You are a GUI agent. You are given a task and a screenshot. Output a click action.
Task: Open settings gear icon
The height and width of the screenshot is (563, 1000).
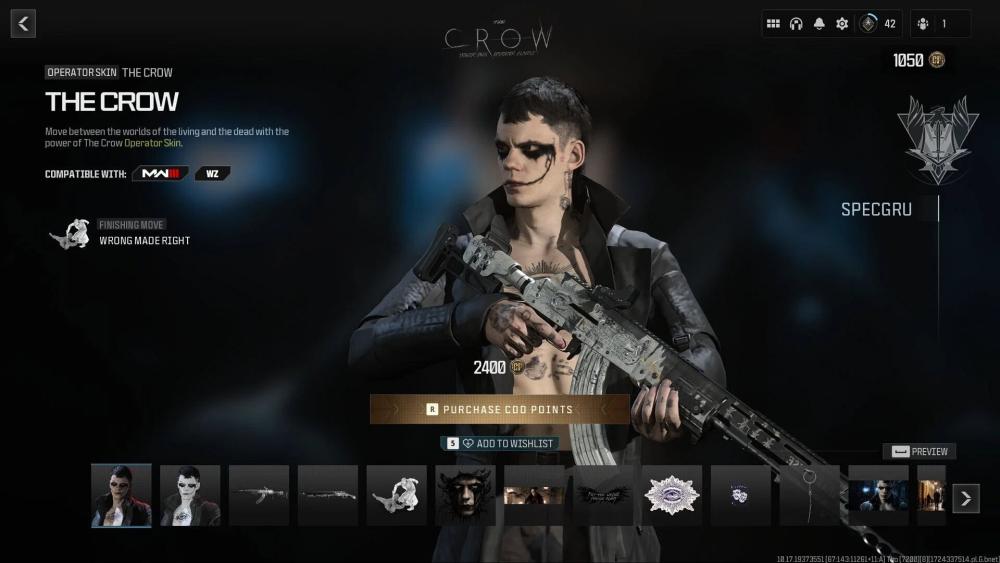[842, 24]
